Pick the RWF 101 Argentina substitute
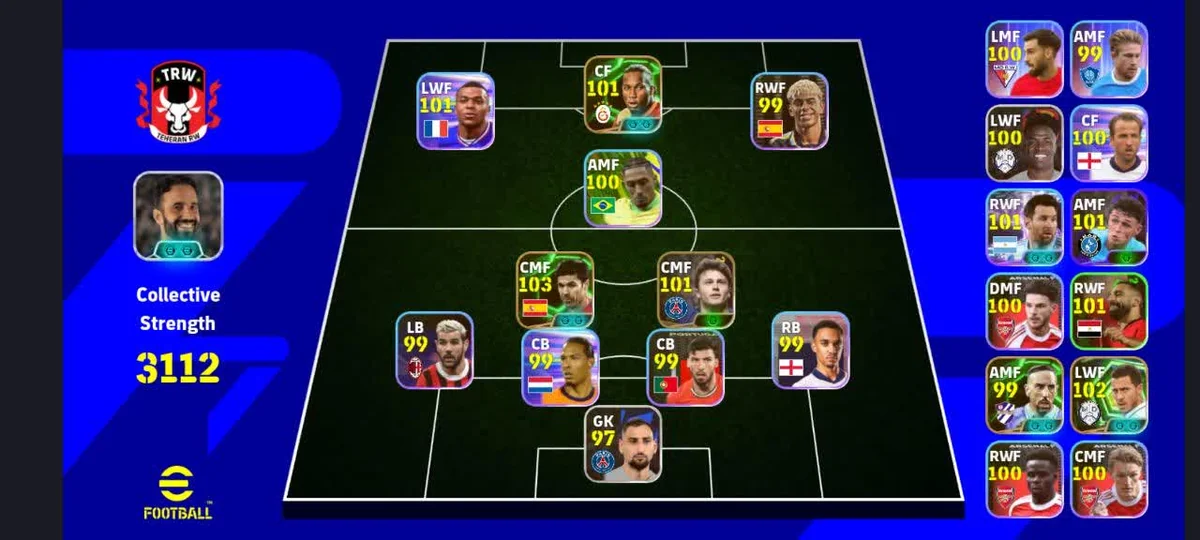The width and height of the screenshot is (1200, 540). coord(1024,227)
